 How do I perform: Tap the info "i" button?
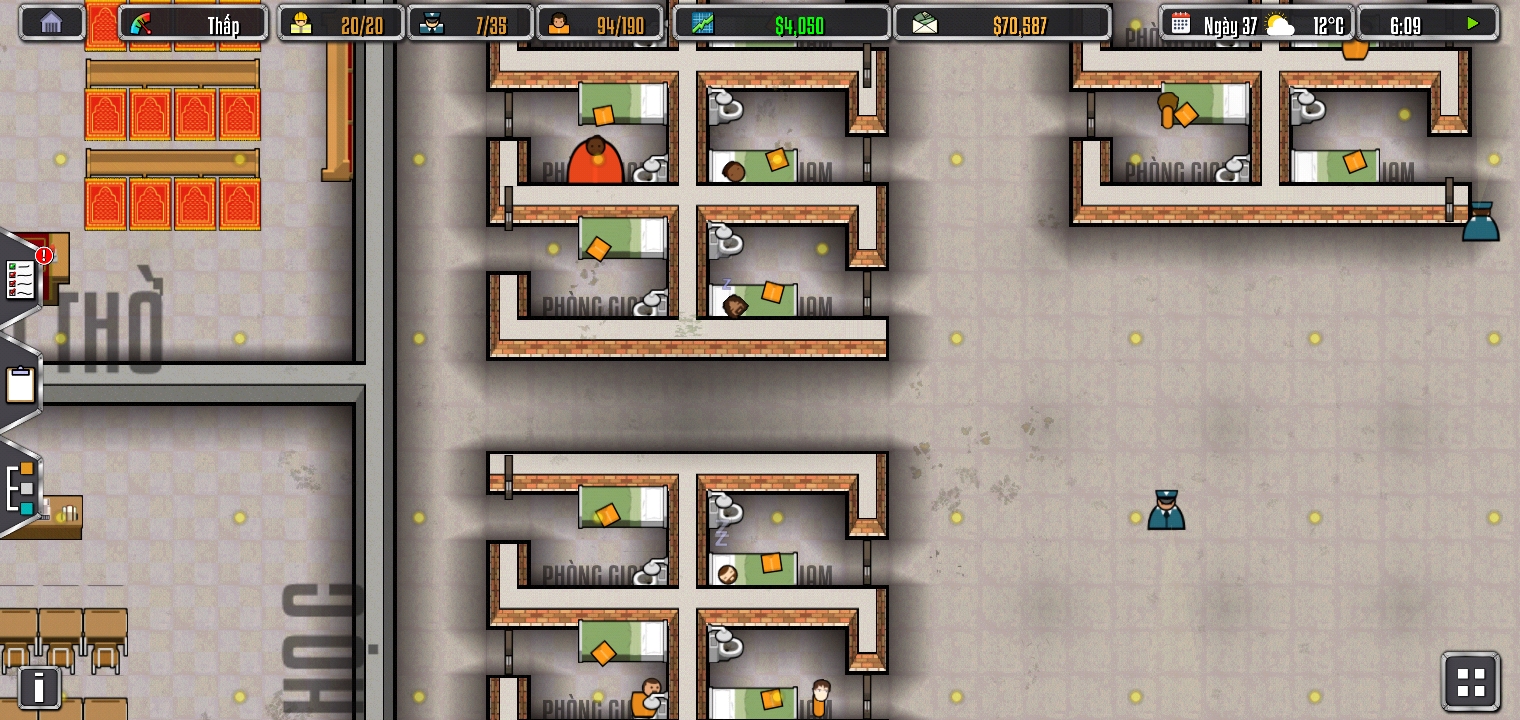pyautogui.click(x=39, y=687)
